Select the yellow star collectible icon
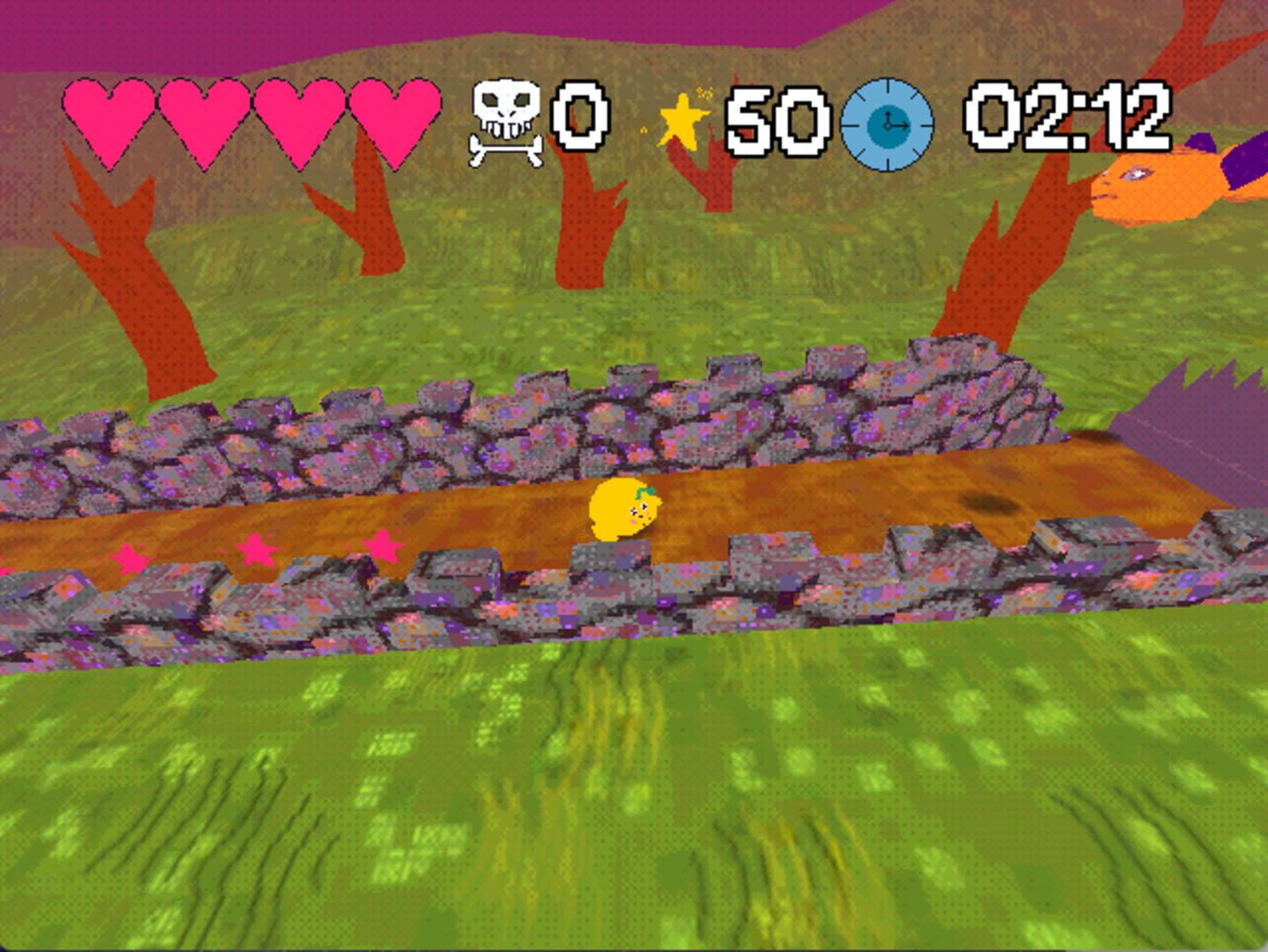Image resolution: width=1268 pixels, height=952 pixels. pyautogui.click(x=683, y=122)
